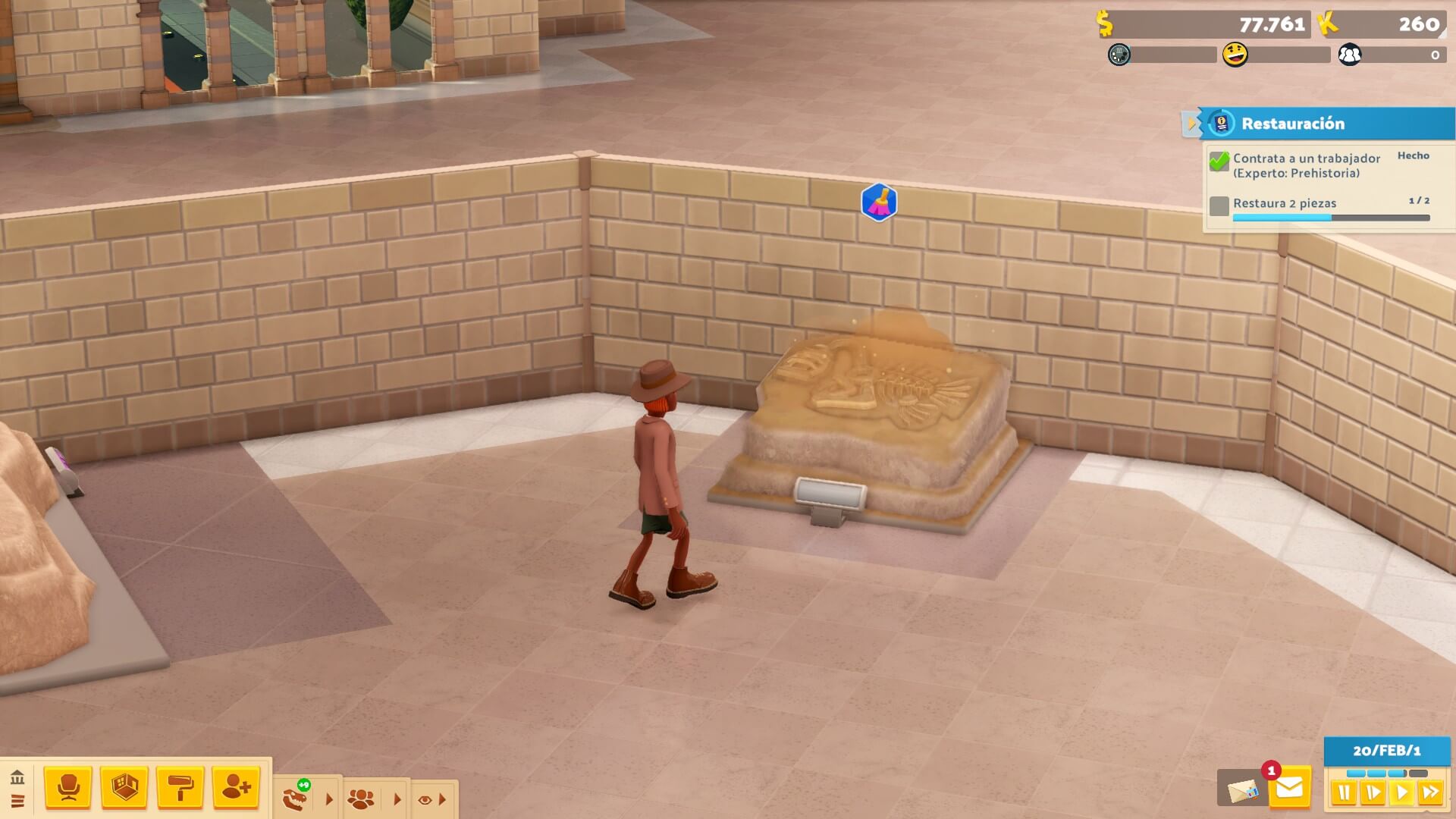Open the stacked-lines main menu icon

click(x=17, y=801)
